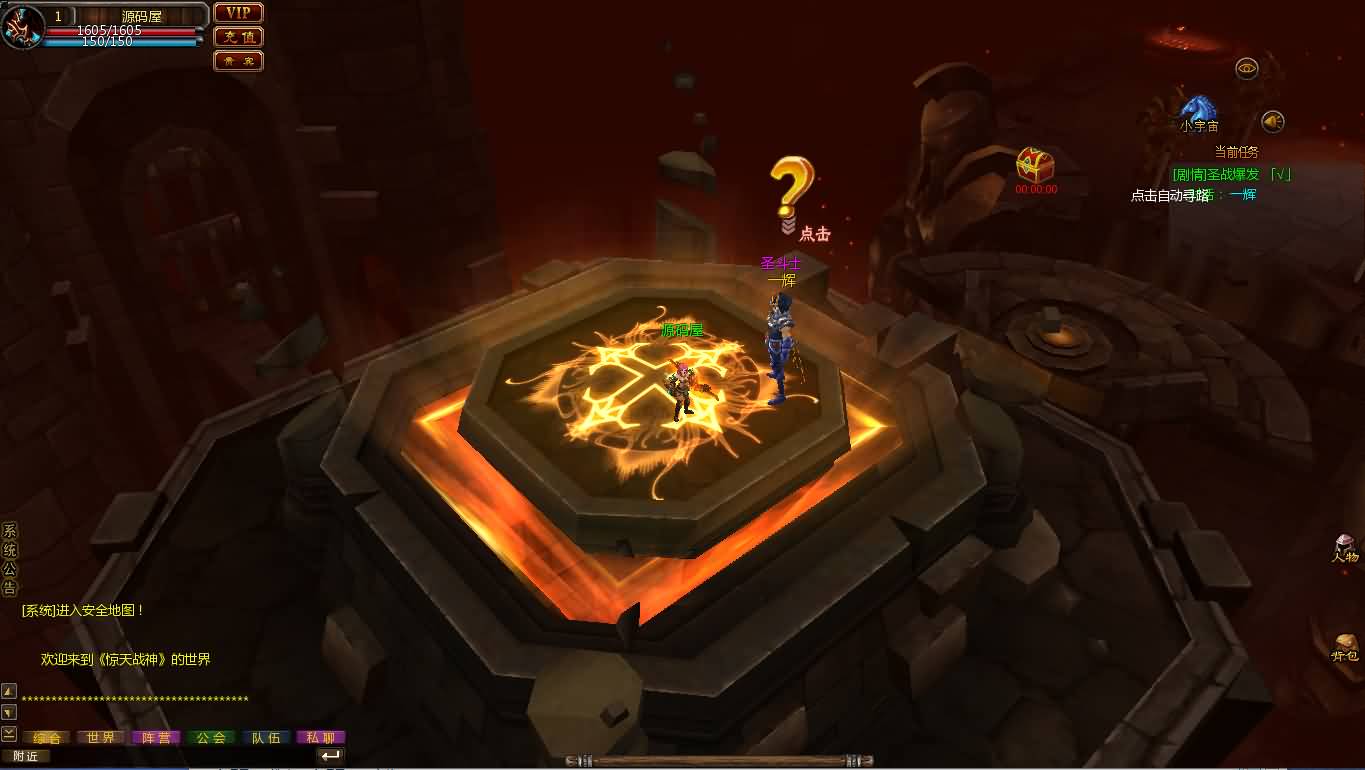Mute game sound with the horn icon
Image resolution: width=1365 pixels, height=770 pixels.
coord(1273,122)
